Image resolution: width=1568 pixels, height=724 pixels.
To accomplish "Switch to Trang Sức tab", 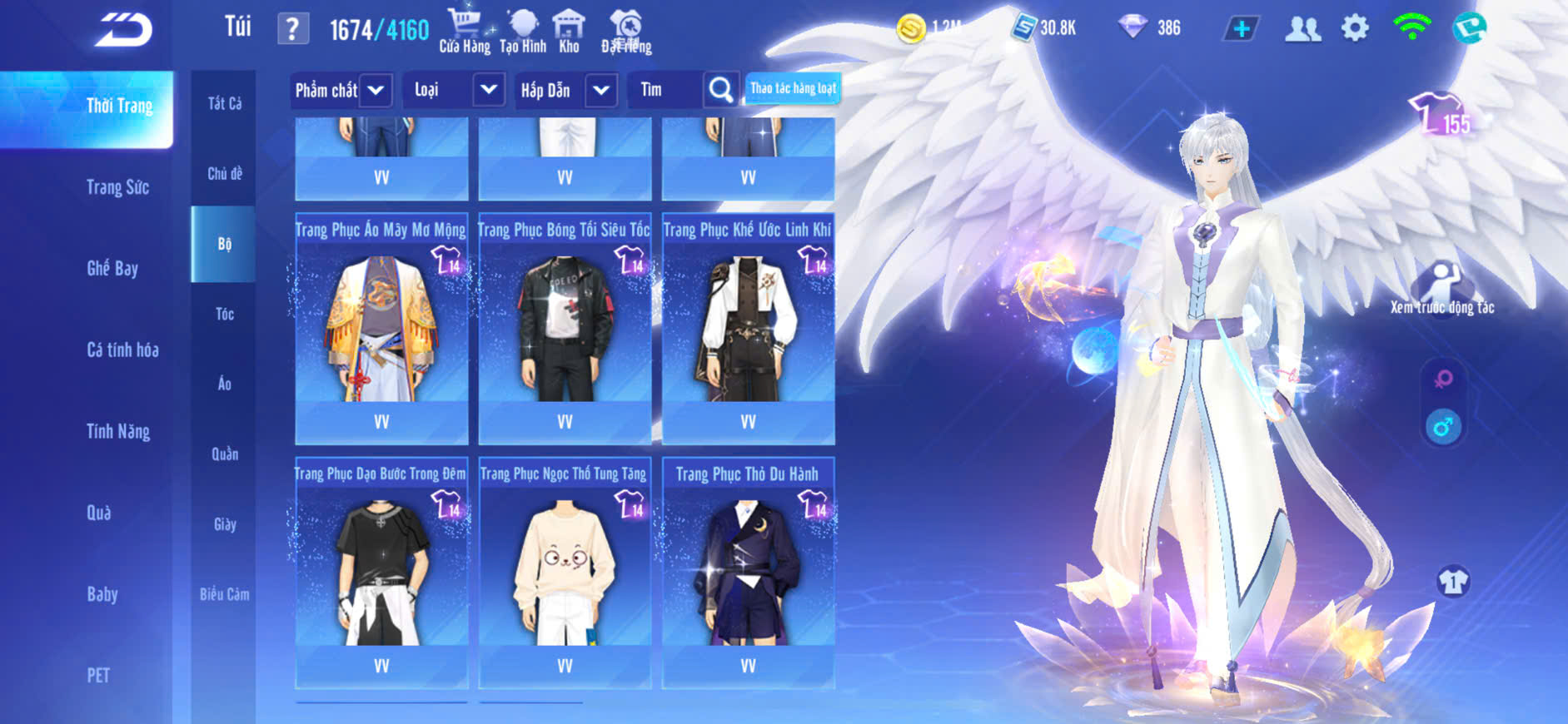I will 117,187.
